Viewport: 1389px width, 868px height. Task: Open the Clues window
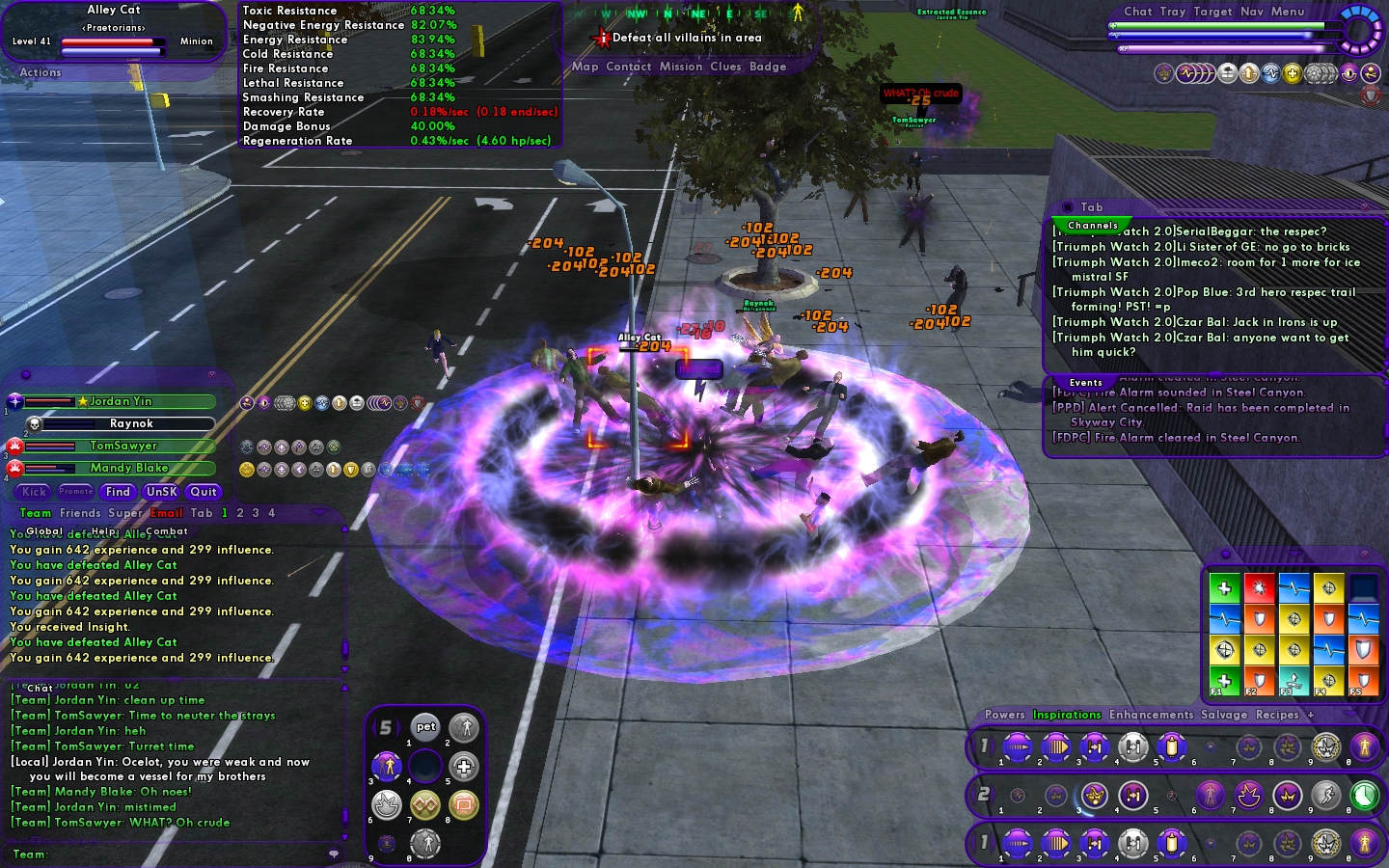click(x=725, y=67)
